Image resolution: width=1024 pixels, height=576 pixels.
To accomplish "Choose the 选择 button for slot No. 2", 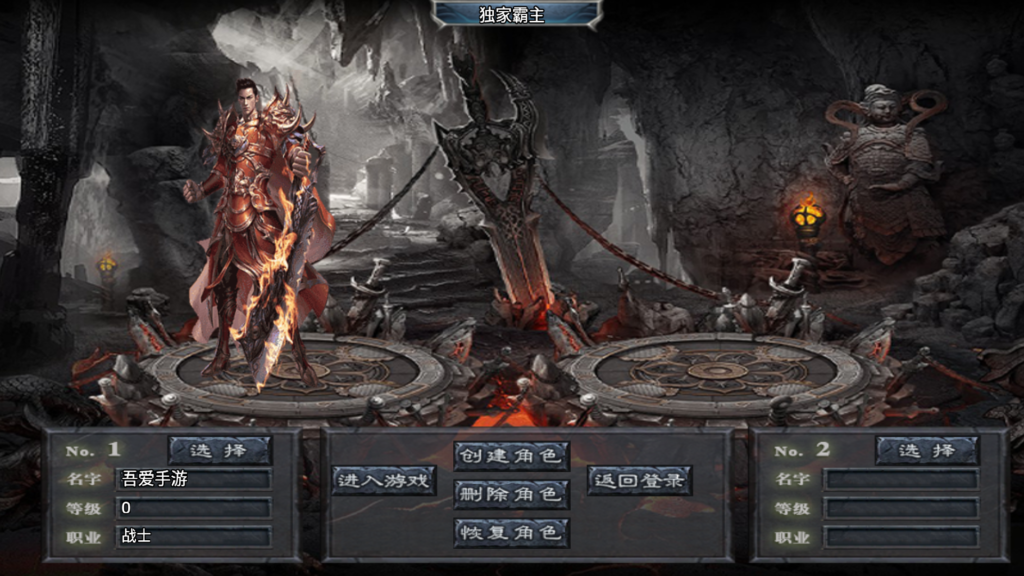I will pyautogui.click(x=927, y=450).
